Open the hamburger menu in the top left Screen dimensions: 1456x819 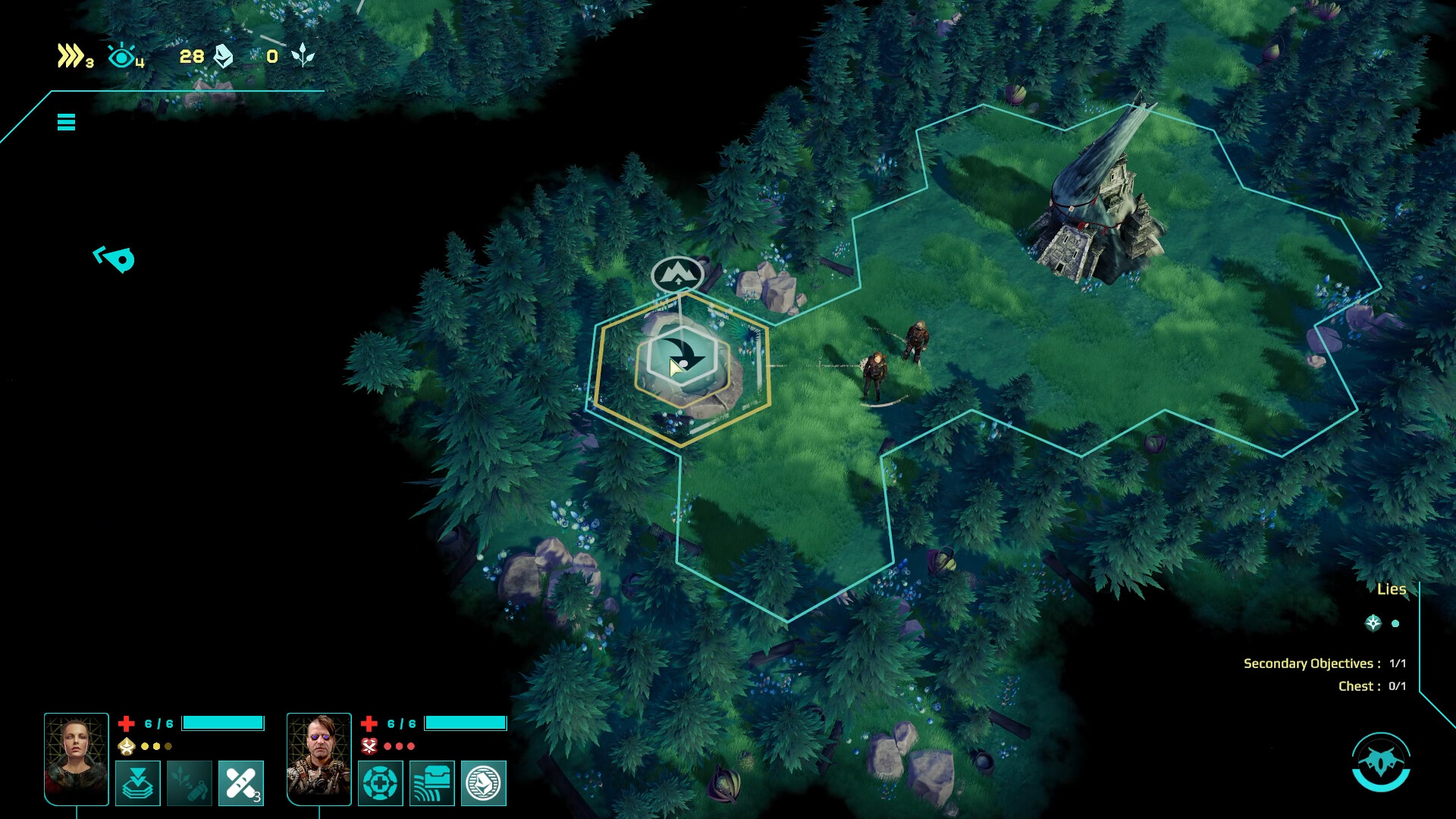tap(66, 121)
